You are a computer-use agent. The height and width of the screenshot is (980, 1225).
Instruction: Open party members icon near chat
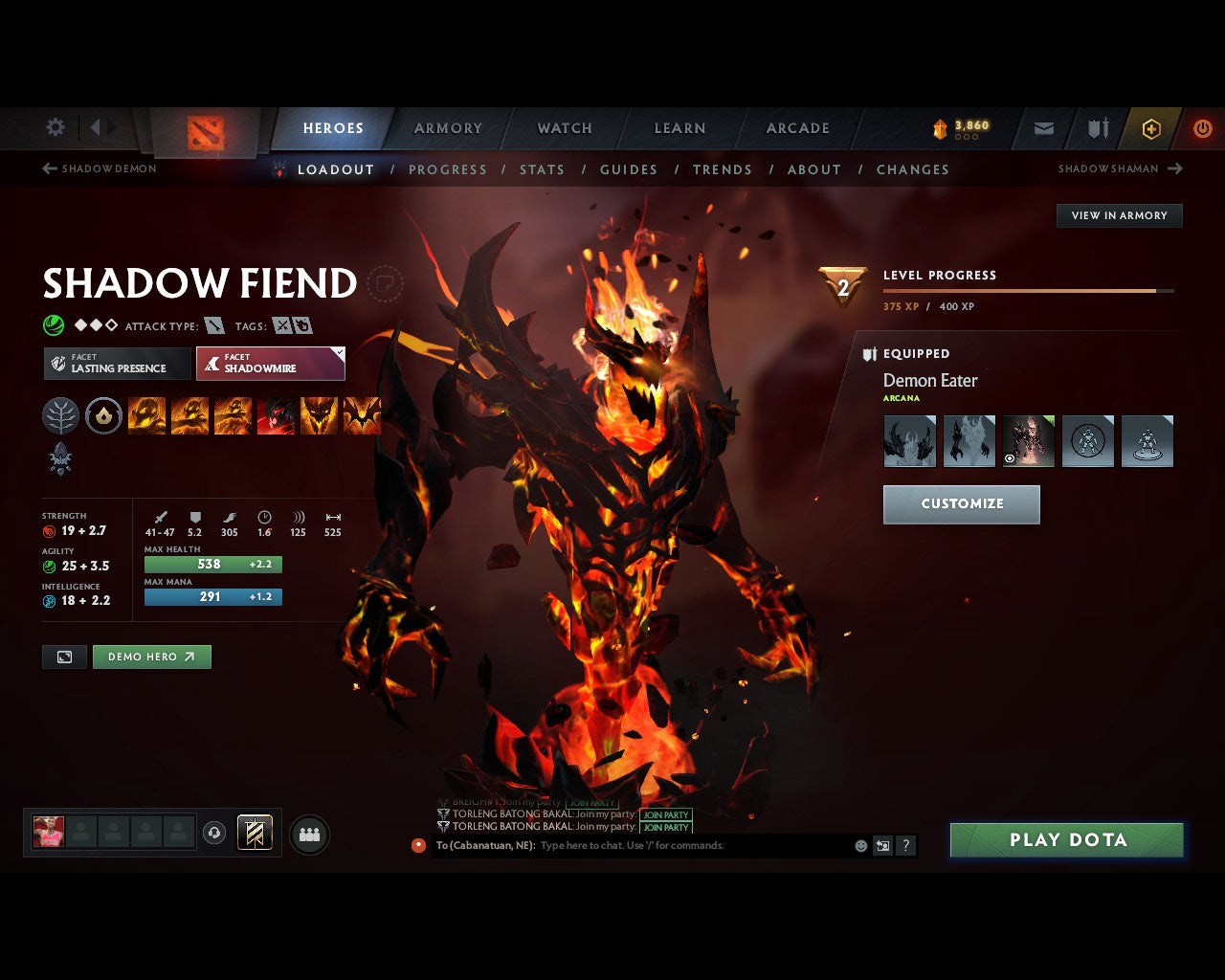308,834
